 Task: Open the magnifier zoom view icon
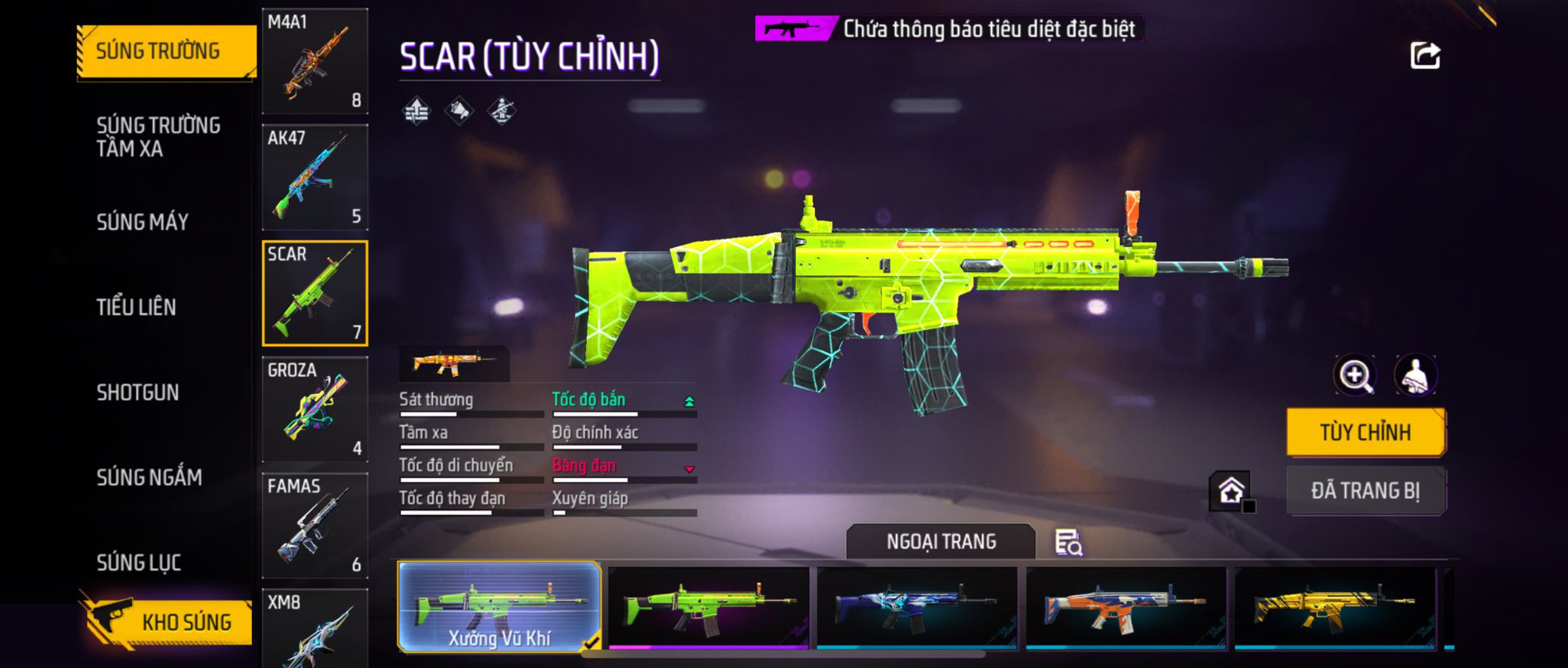pos(1355,375)
